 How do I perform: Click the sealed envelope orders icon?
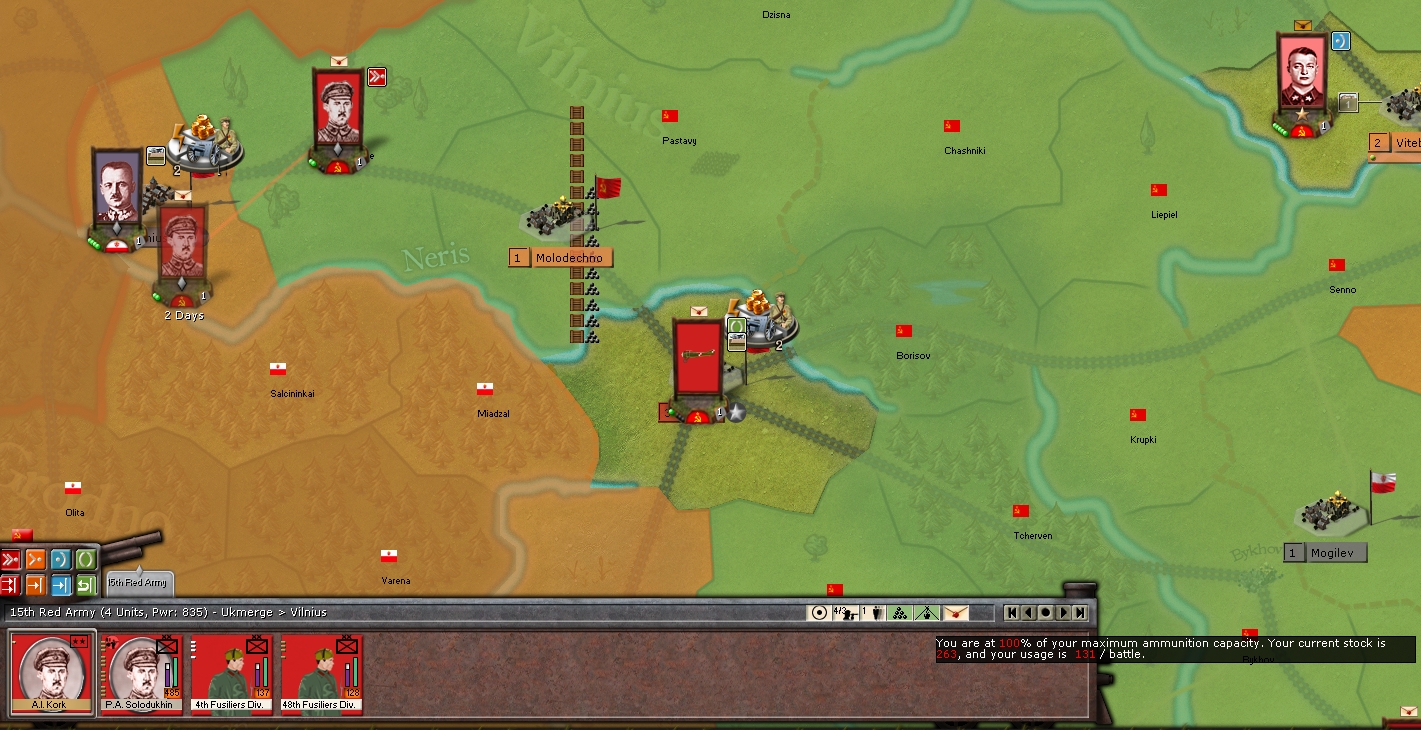point(956,612)
